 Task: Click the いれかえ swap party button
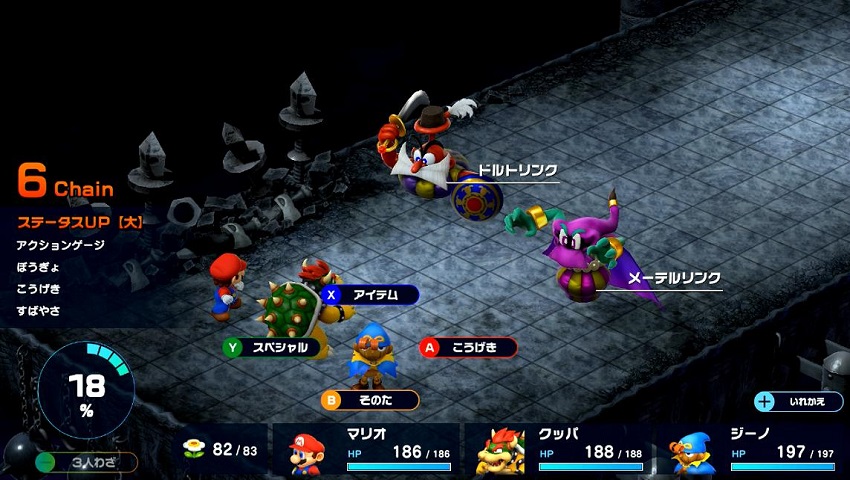tap(800, 401)
